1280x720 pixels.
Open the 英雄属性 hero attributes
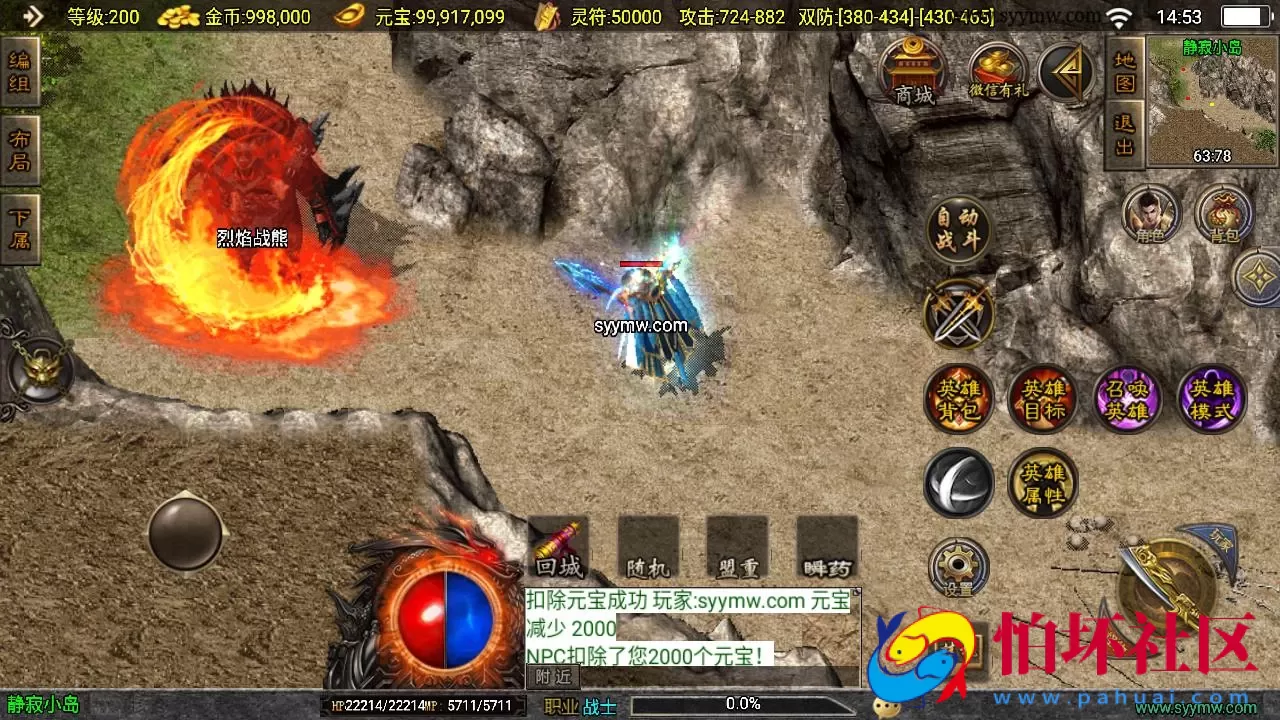click(x=1043, y=481)
